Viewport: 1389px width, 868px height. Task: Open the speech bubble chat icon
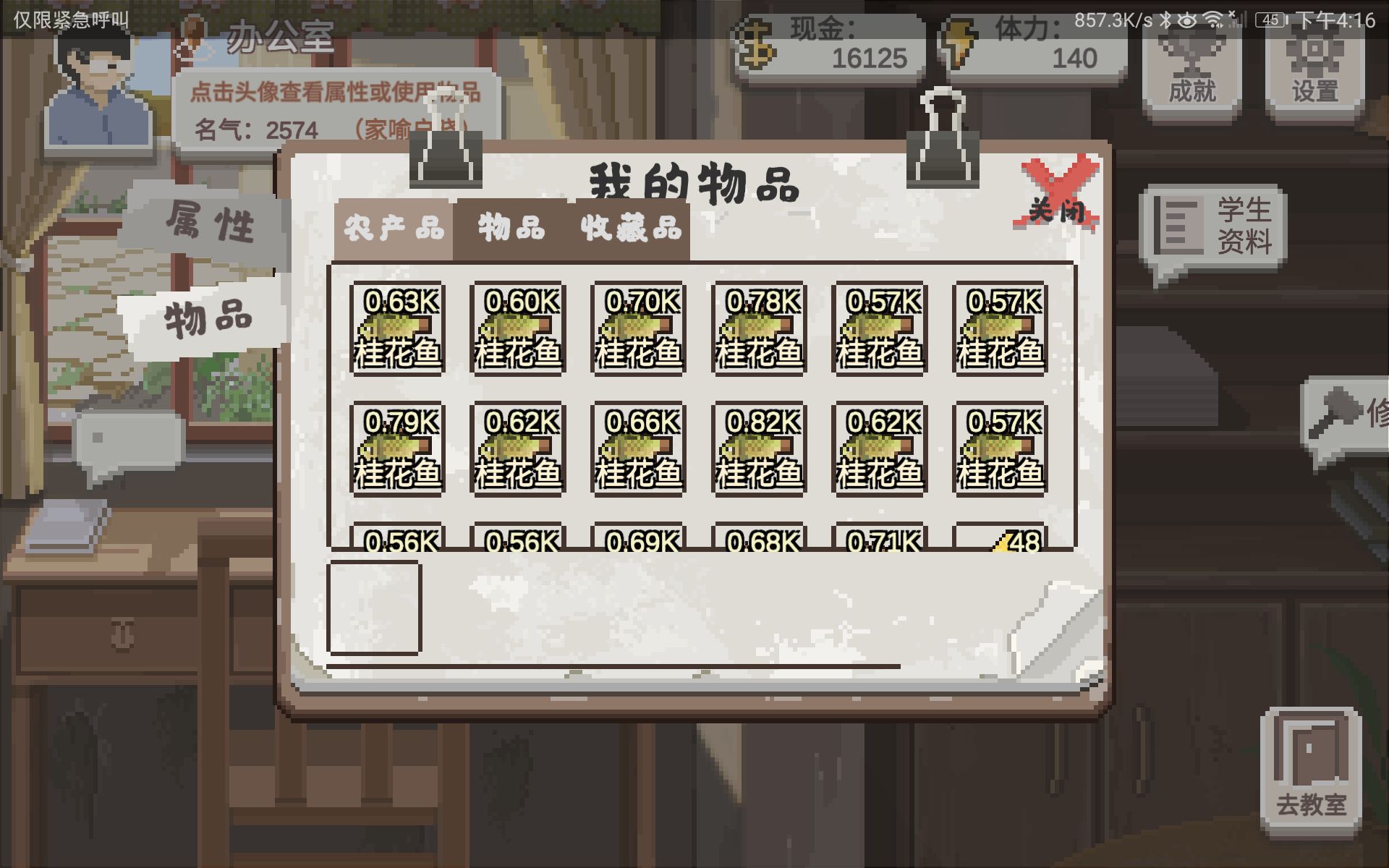tap(129, 443)
